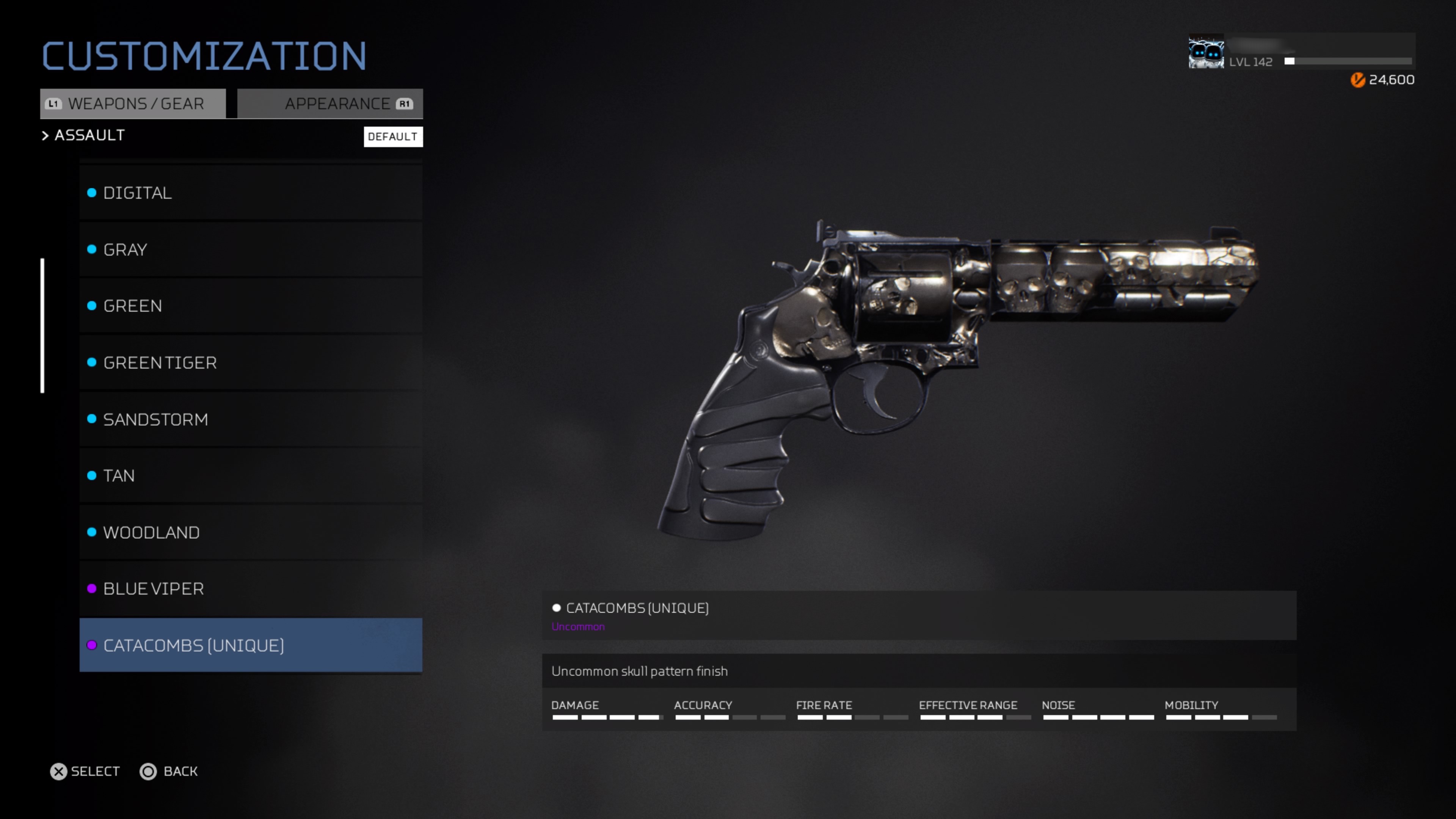Choose the Gray weapon finish
This screenshot has width=1456, height=819.
[250, 249]
